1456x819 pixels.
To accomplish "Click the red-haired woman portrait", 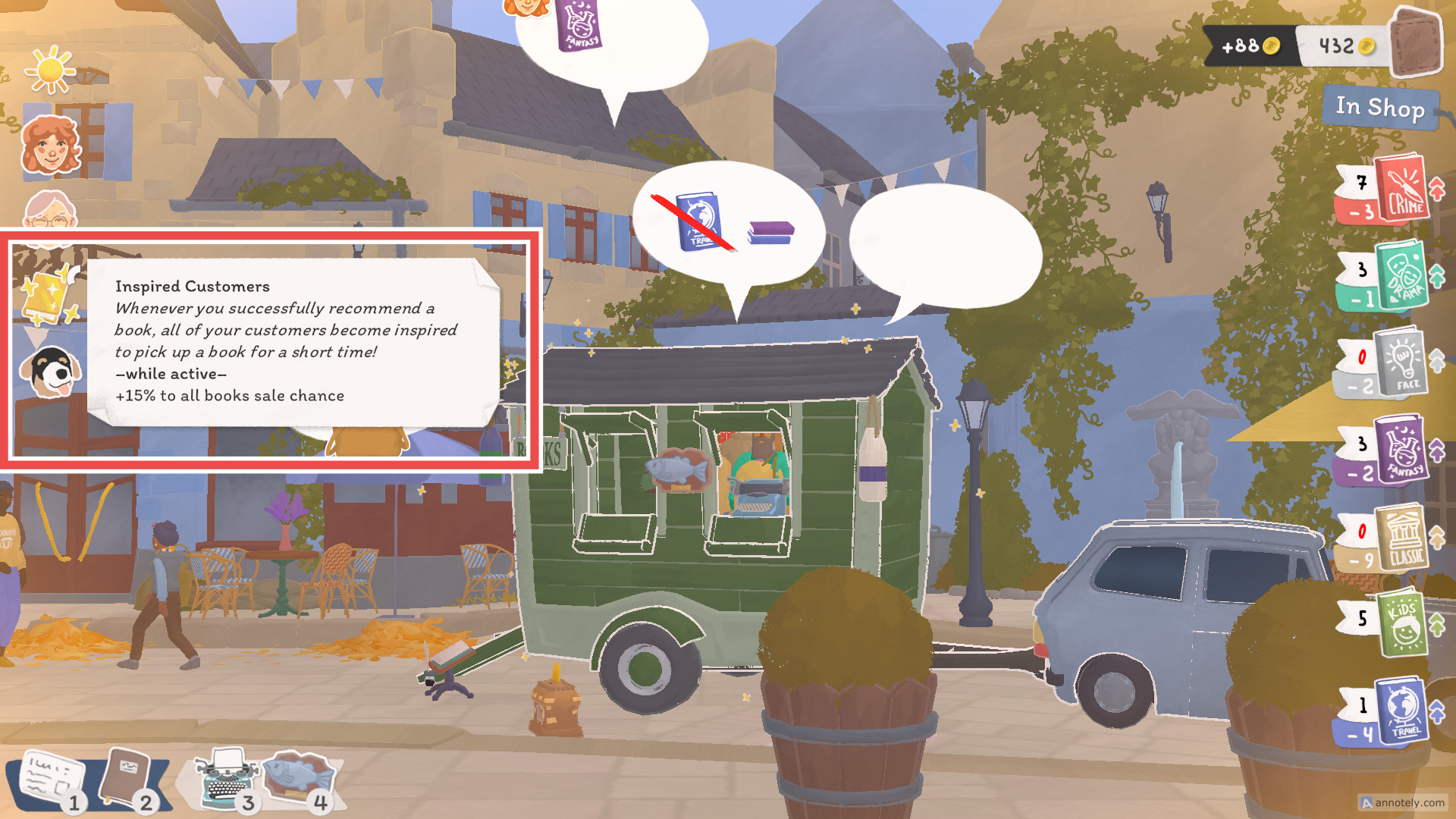I will [51, 146].
